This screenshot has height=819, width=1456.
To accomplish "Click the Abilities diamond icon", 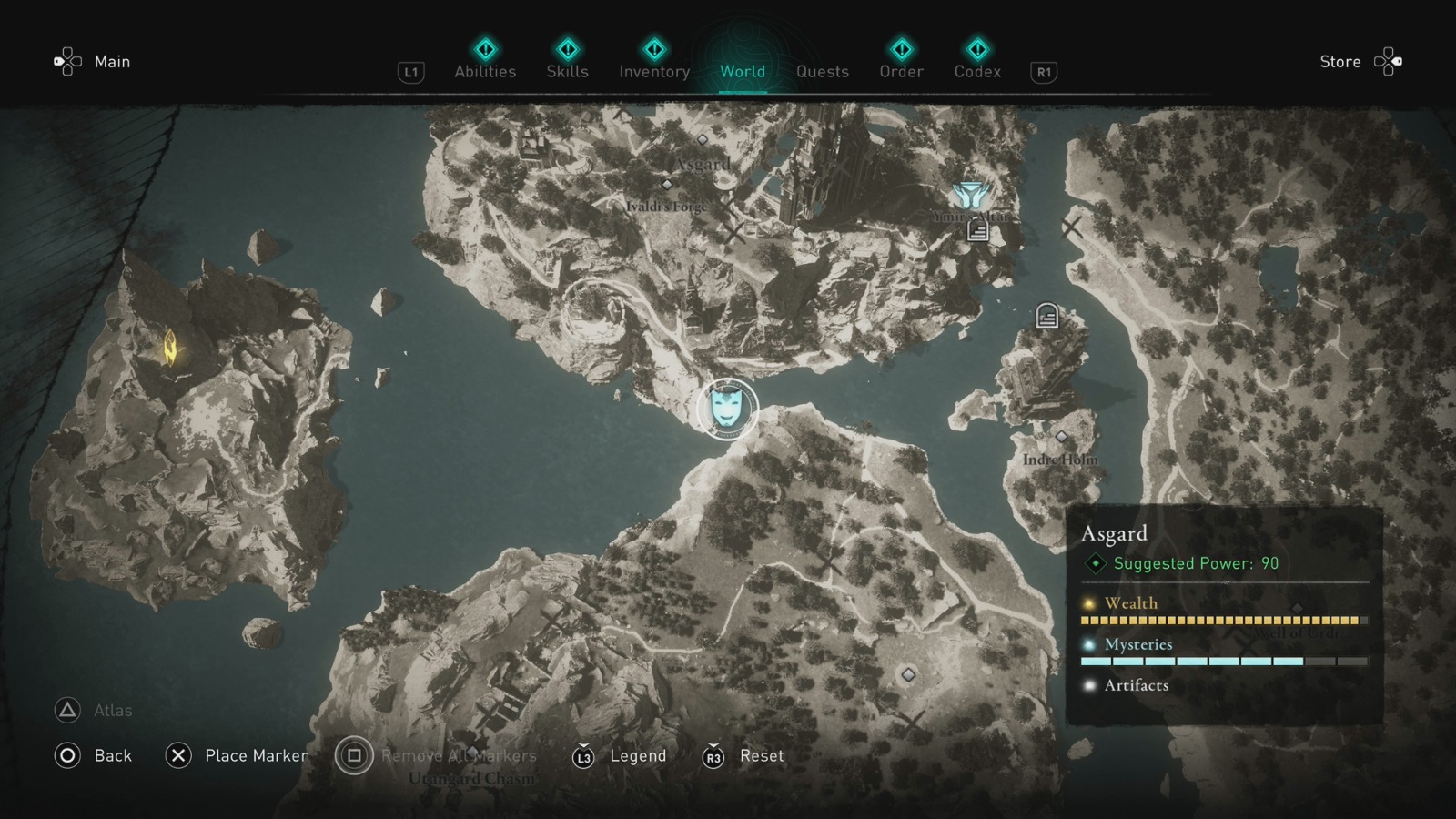I will coord(484,50).
